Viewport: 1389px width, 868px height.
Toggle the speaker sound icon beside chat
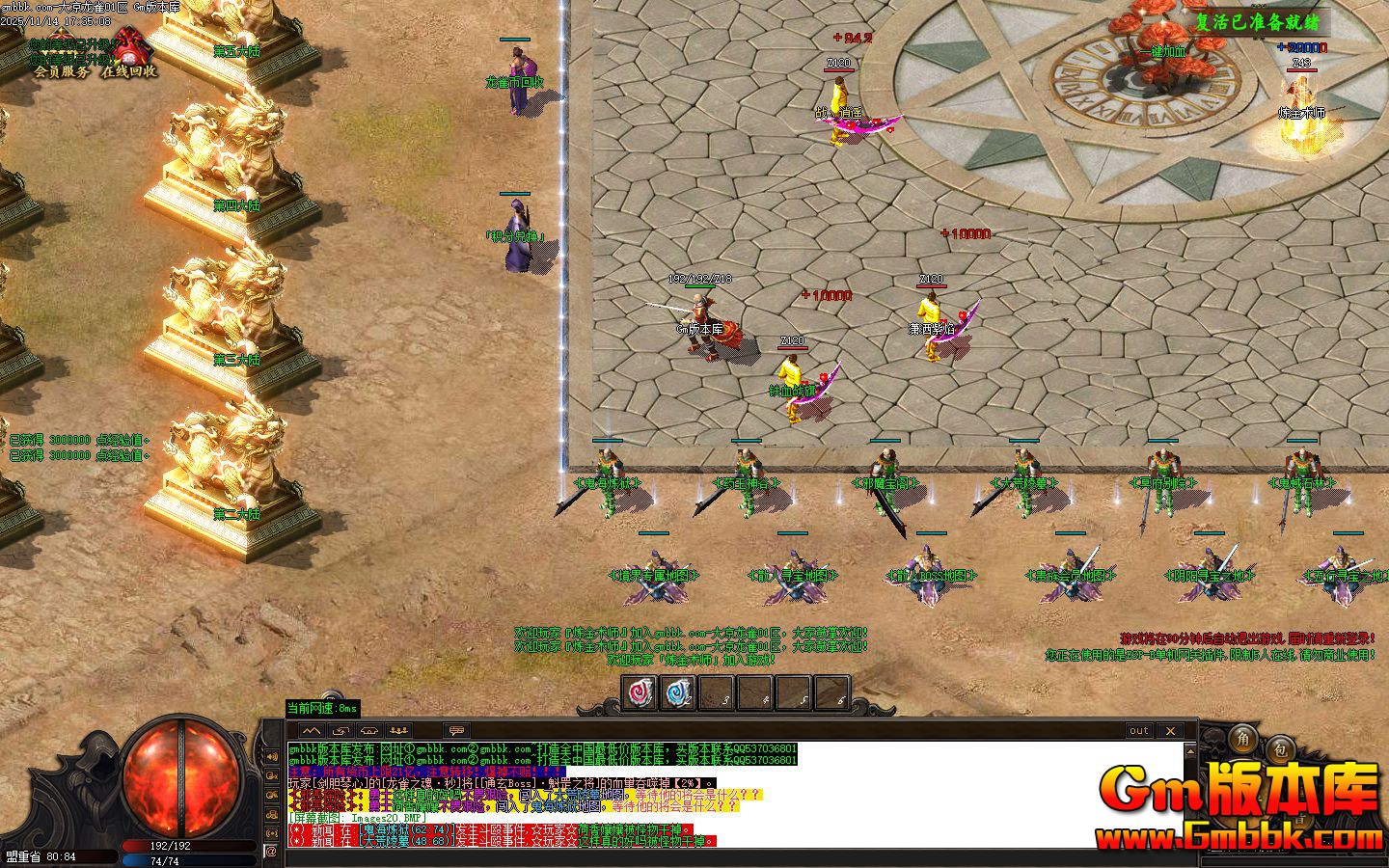[x=271, y=755]
